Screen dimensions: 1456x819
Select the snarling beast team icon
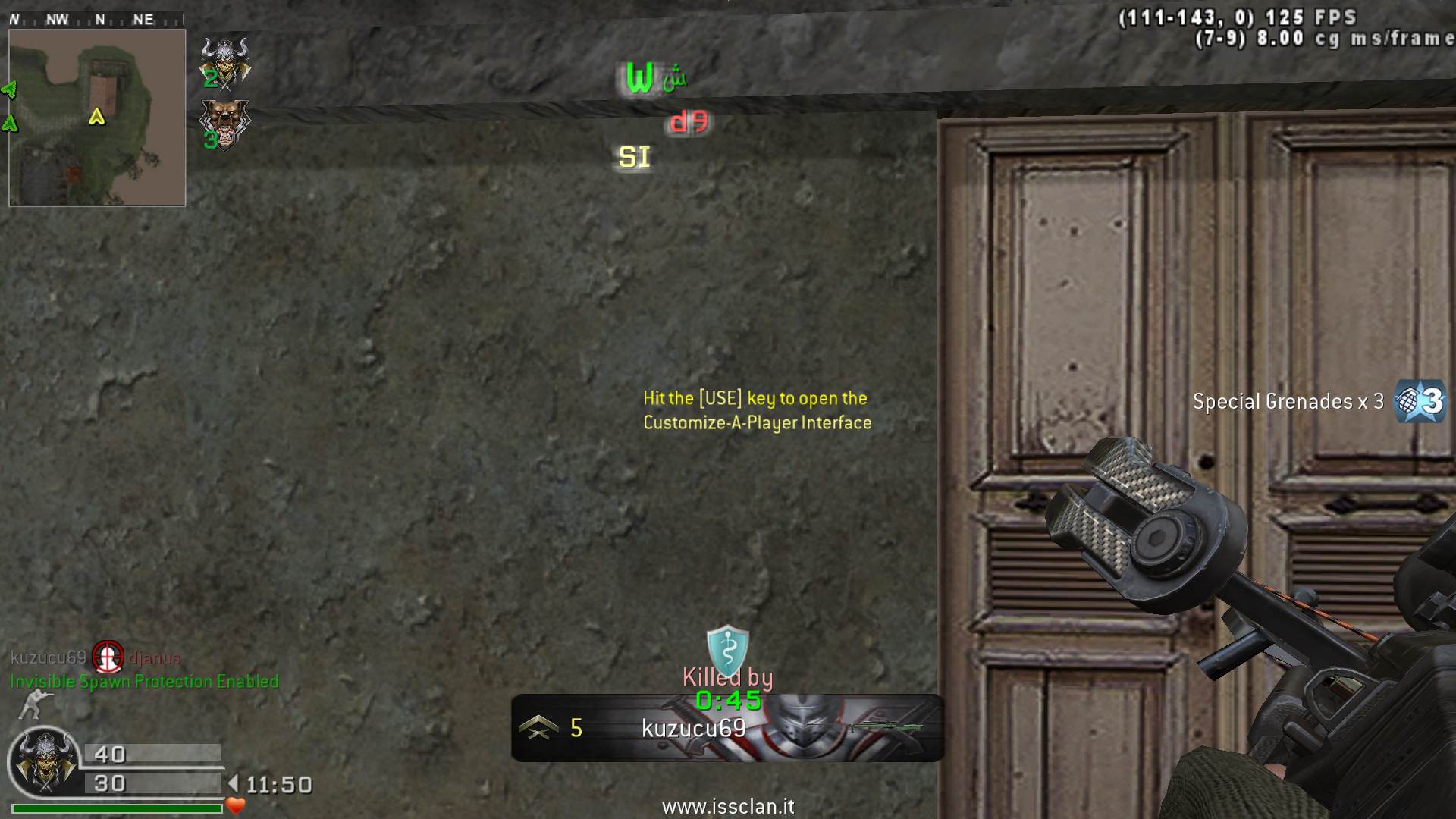pos(224,124)
